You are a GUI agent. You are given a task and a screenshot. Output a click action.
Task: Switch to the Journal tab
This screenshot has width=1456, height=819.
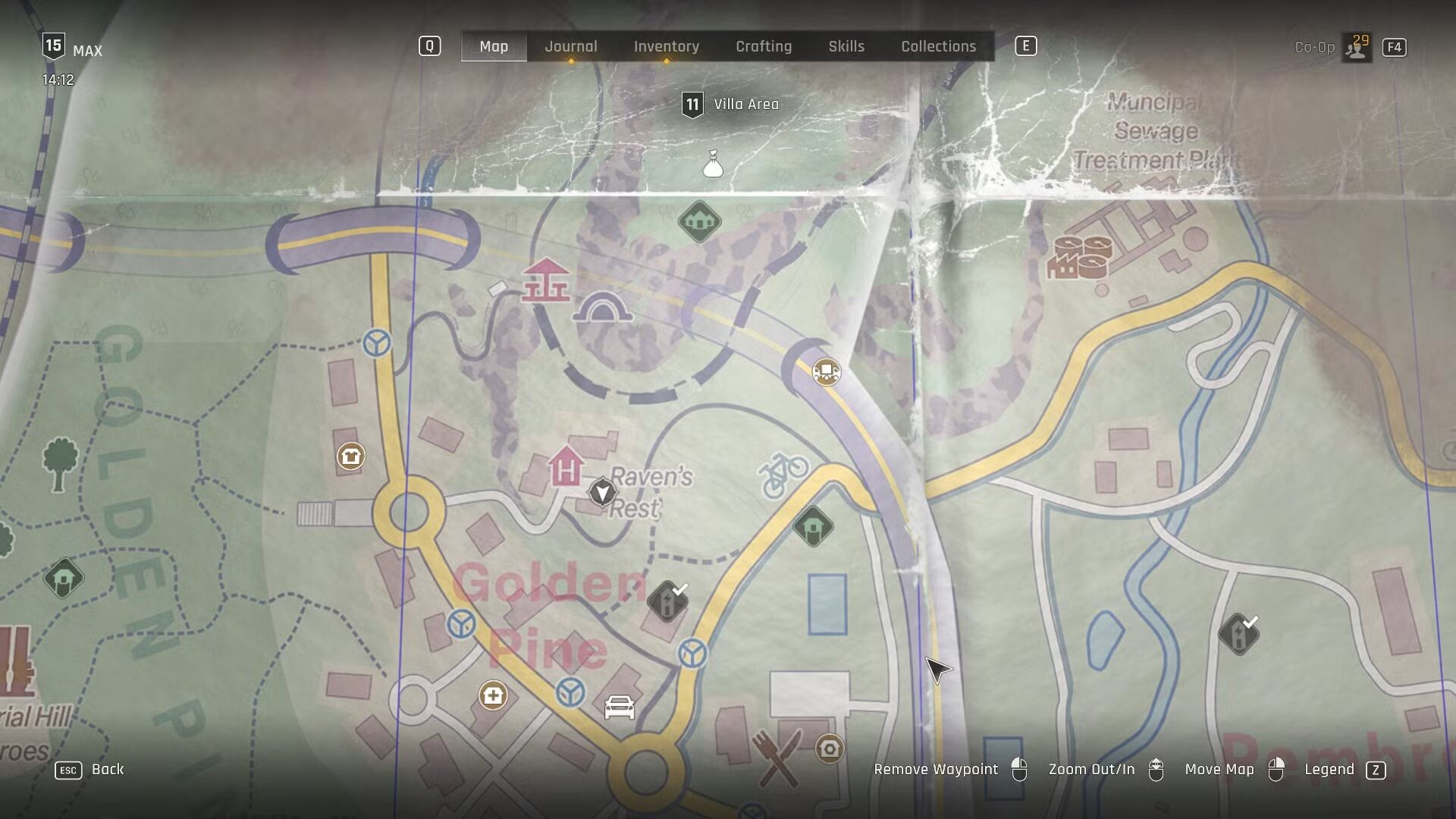570,46
